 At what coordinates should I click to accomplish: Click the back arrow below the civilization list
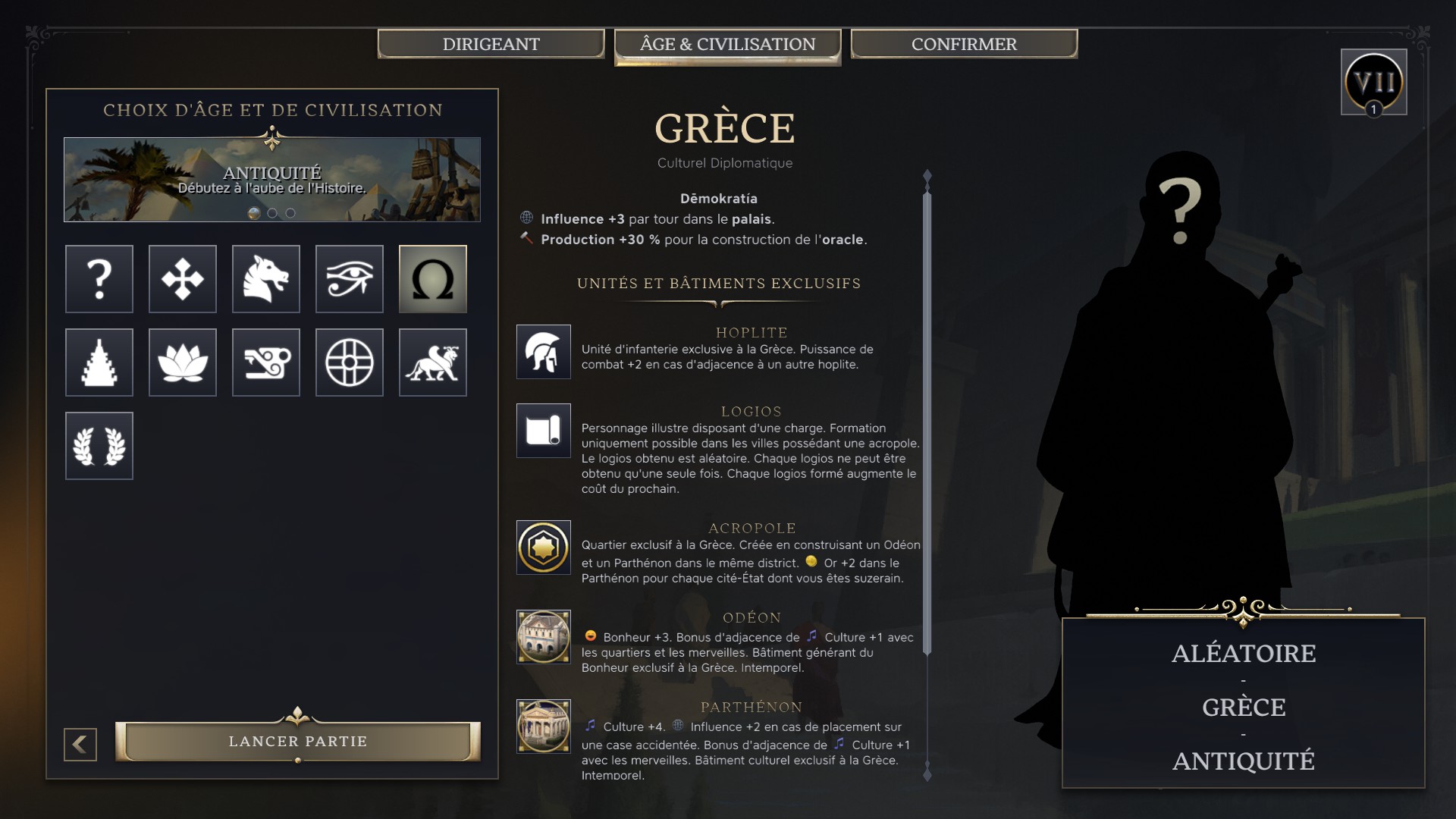click(x=78, y=744)
